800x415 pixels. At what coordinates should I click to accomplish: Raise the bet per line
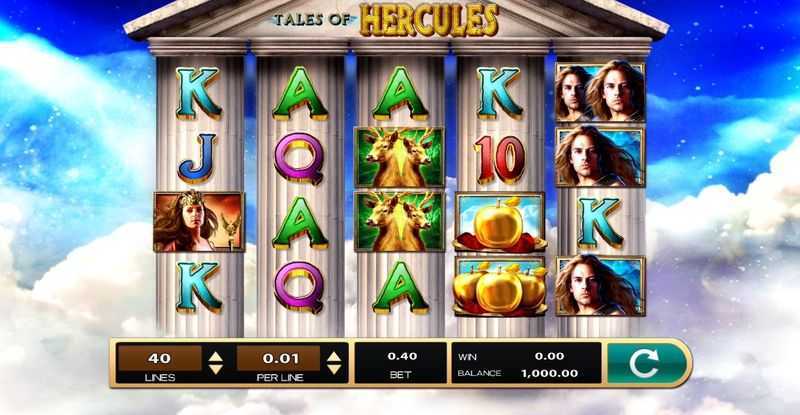coord(334,354)
